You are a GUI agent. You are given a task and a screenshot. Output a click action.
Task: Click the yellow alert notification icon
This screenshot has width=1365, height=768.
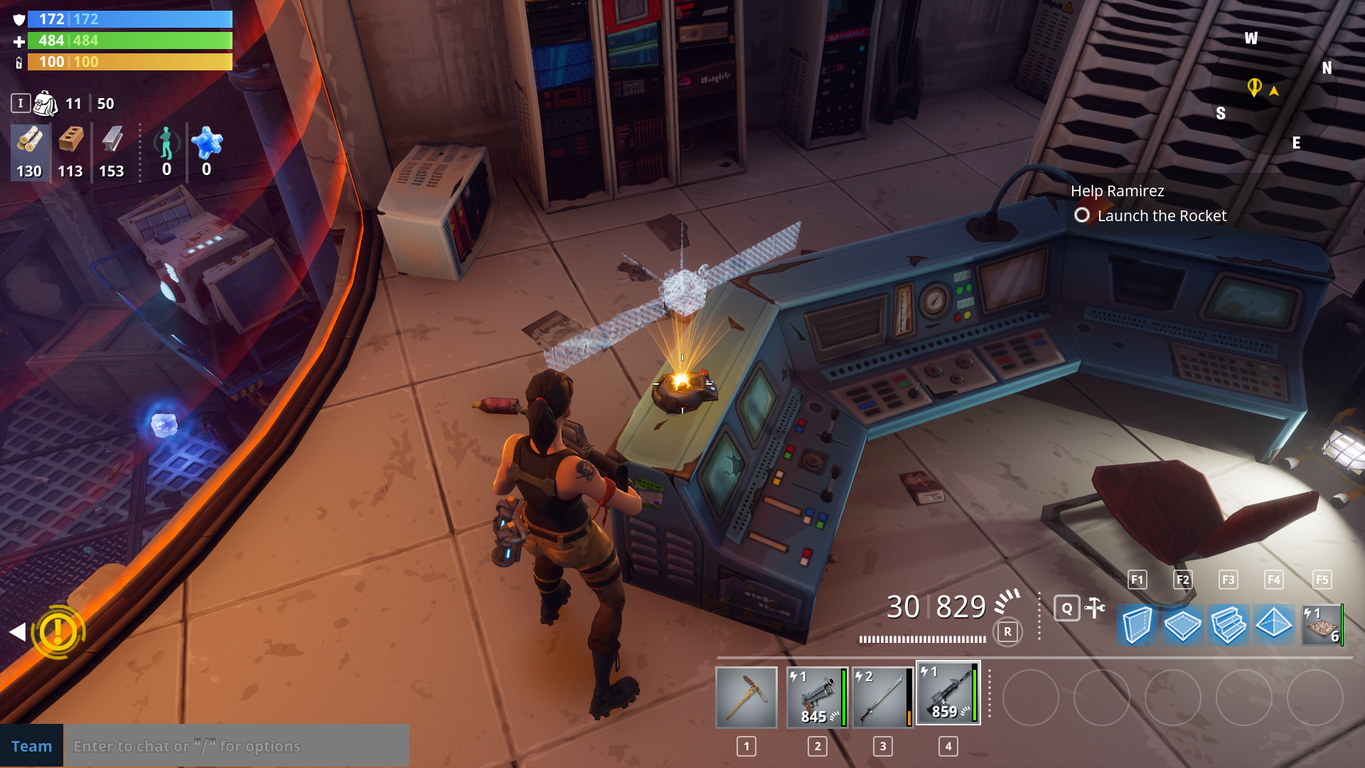(x=58, y=631)
